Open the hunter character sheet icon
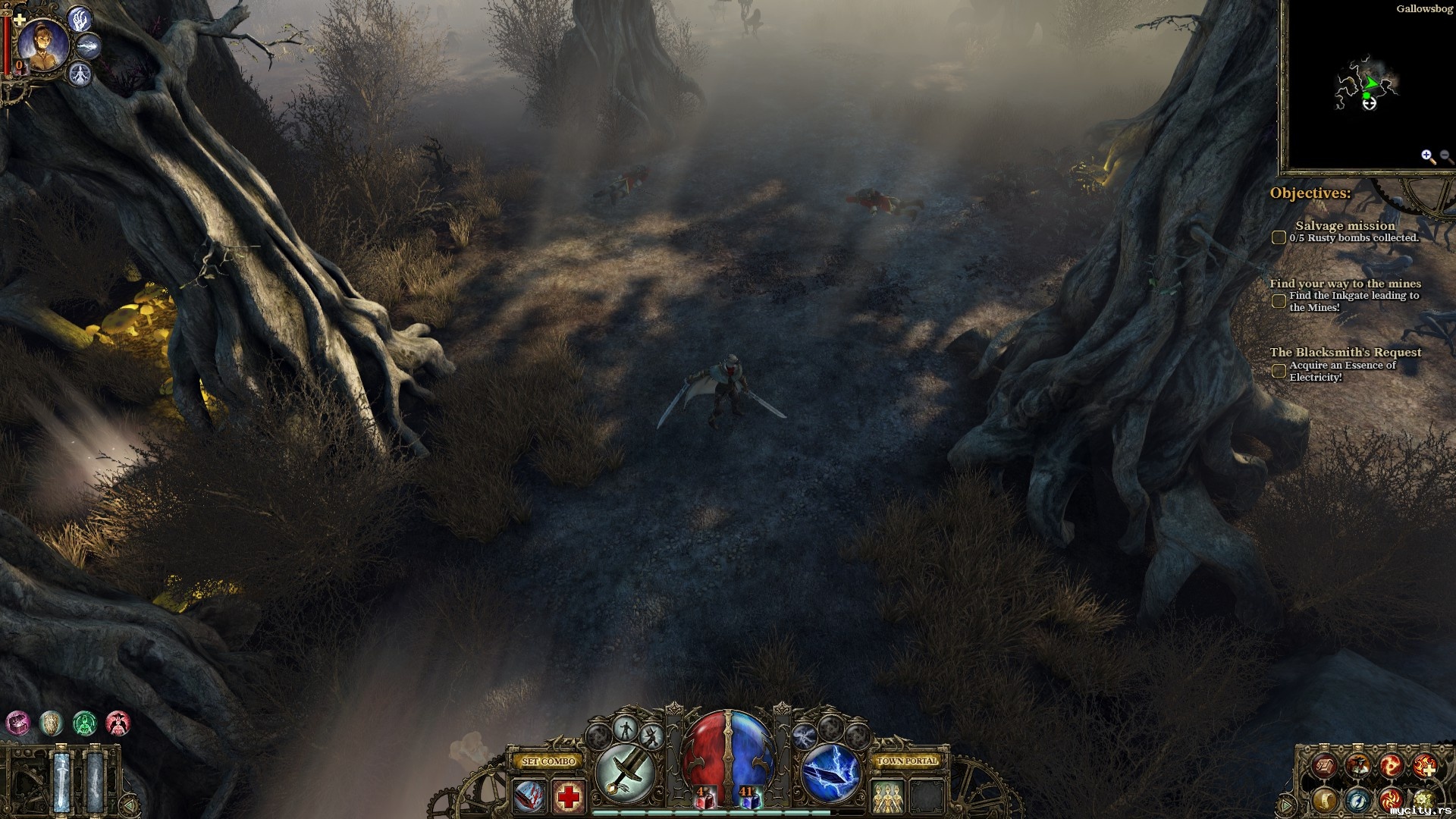The image size is (1456, 819). coord(1357,766)
